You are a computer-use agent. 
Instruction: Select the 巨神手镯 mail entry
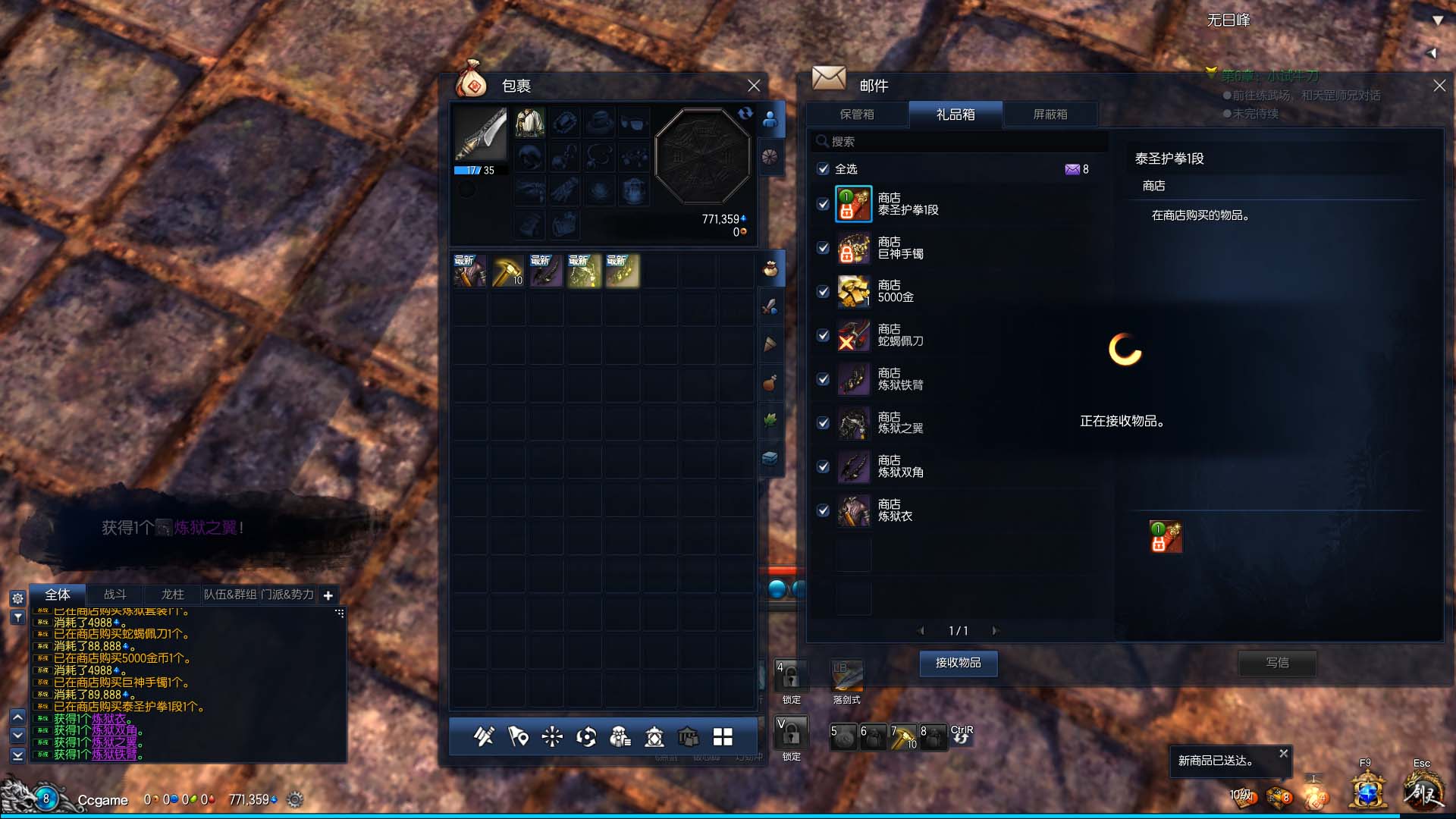[x=900, y=248]
